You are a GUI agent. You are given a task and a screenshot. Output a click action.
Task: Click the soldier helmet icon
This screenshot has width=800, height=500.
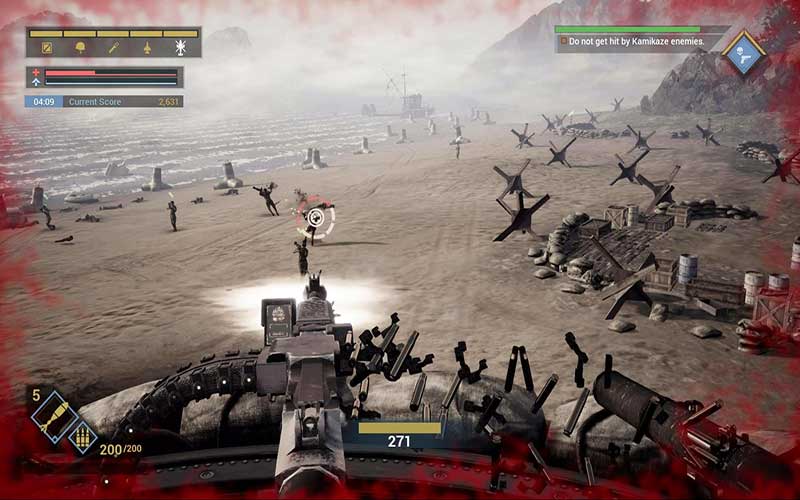[x=79, y=47]
